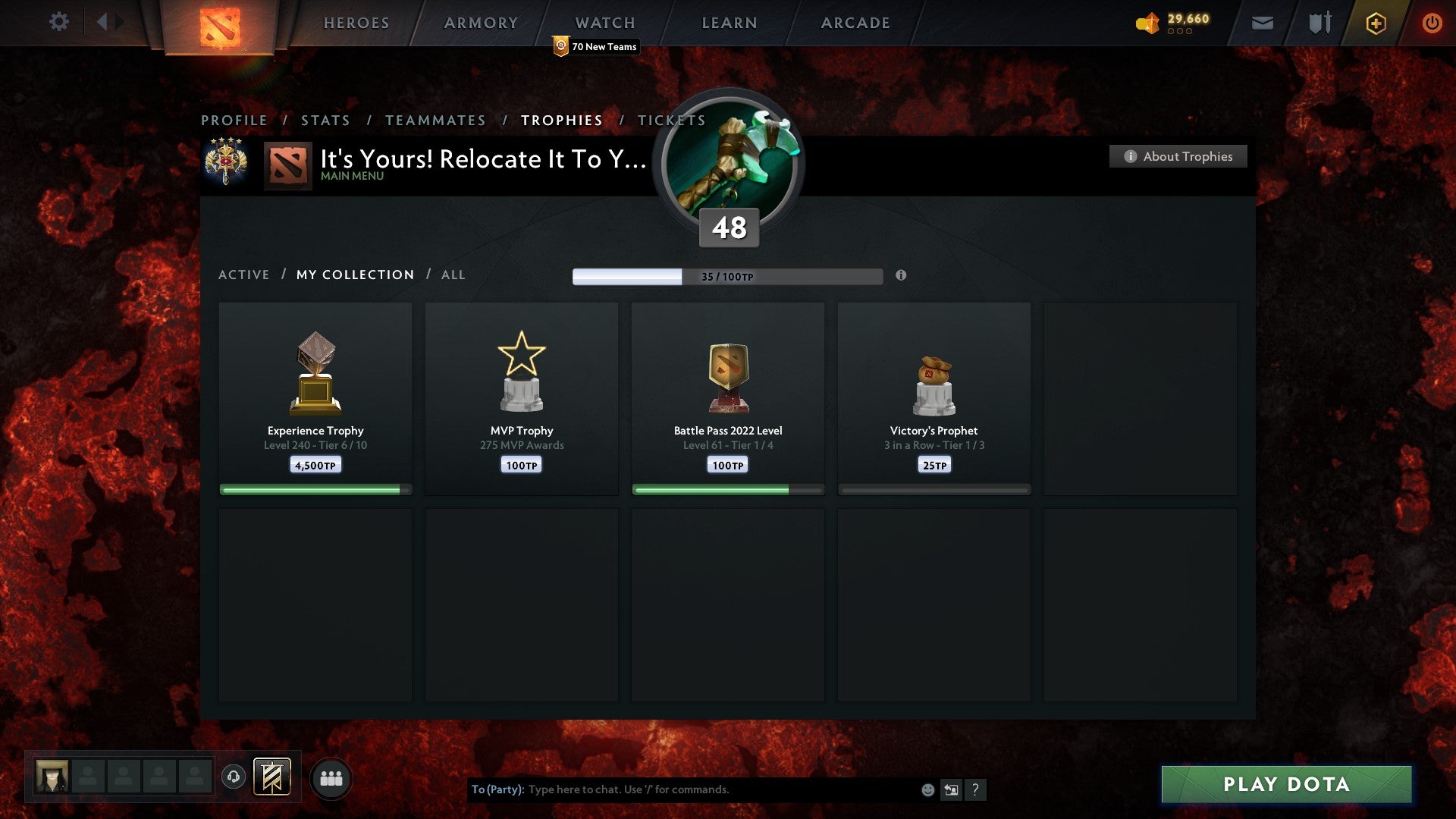This screenshot has height=819, width=1456.
Task: Switch to the STATS tab
Action: point(325,120)
